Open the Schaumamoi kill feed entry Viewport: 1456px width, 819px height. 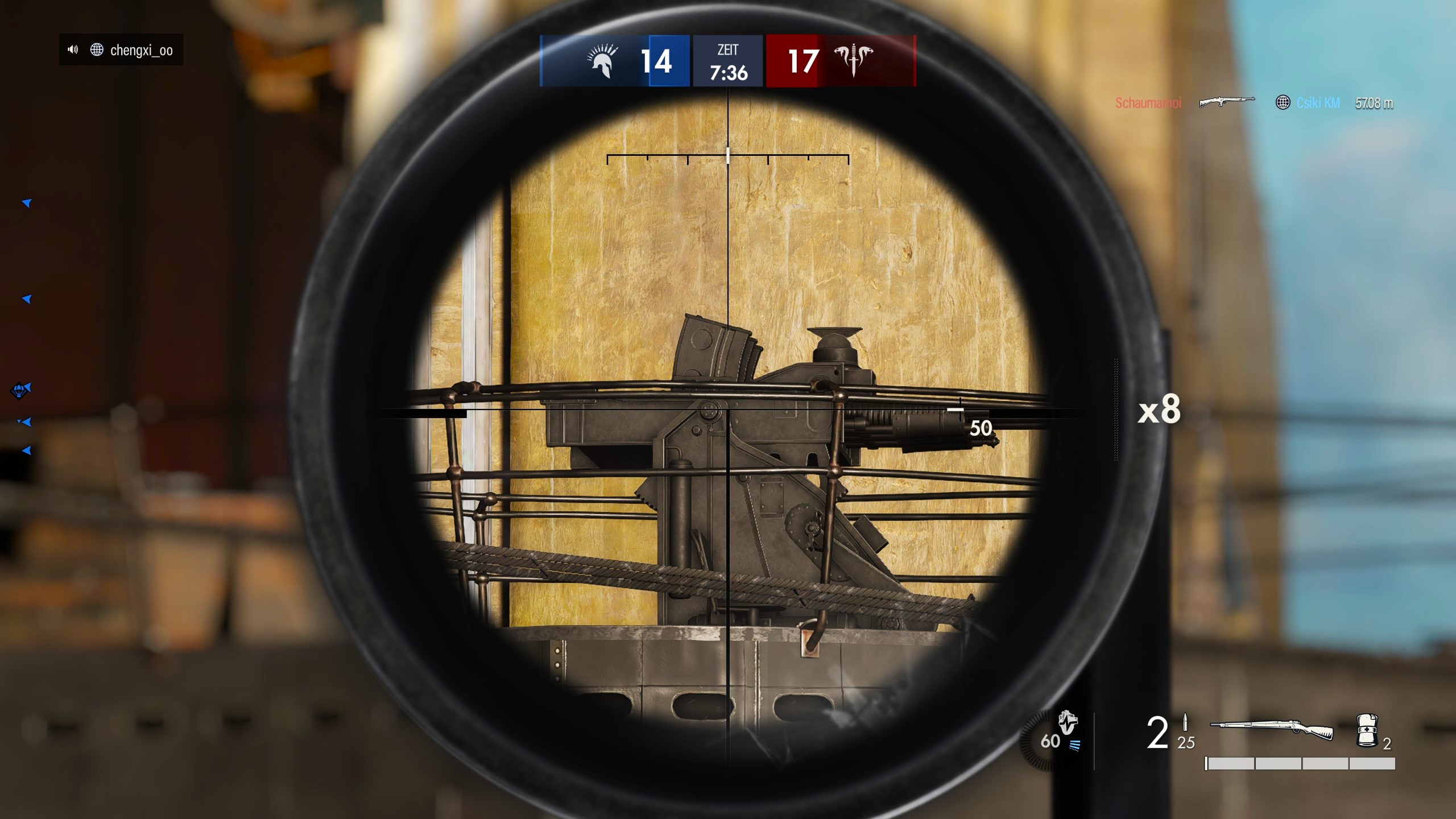tap(1148, 103)
